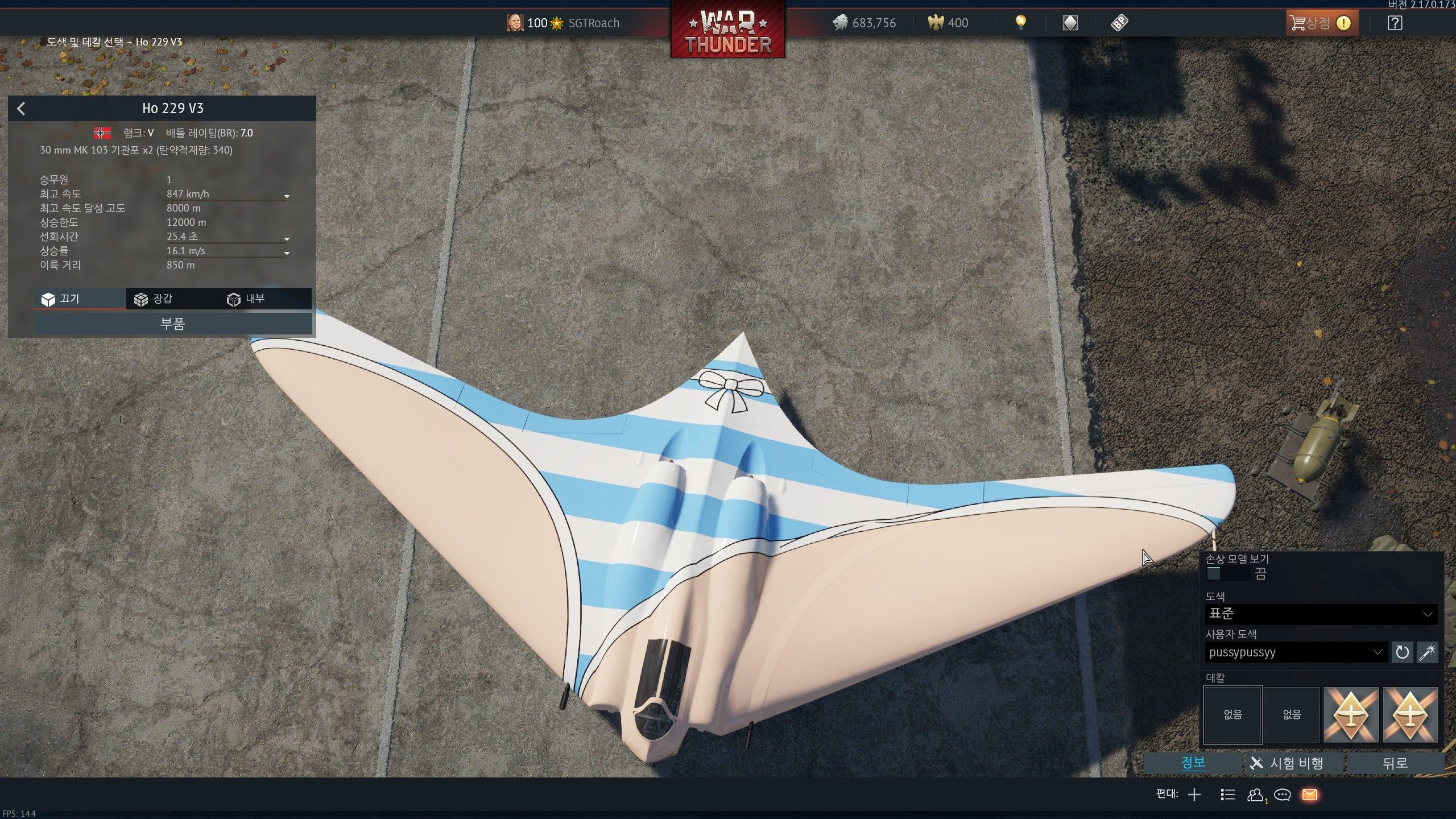Open the SGTRoach player profile
Viewport: 1456px width, 819px height.
tap(593, 23)
